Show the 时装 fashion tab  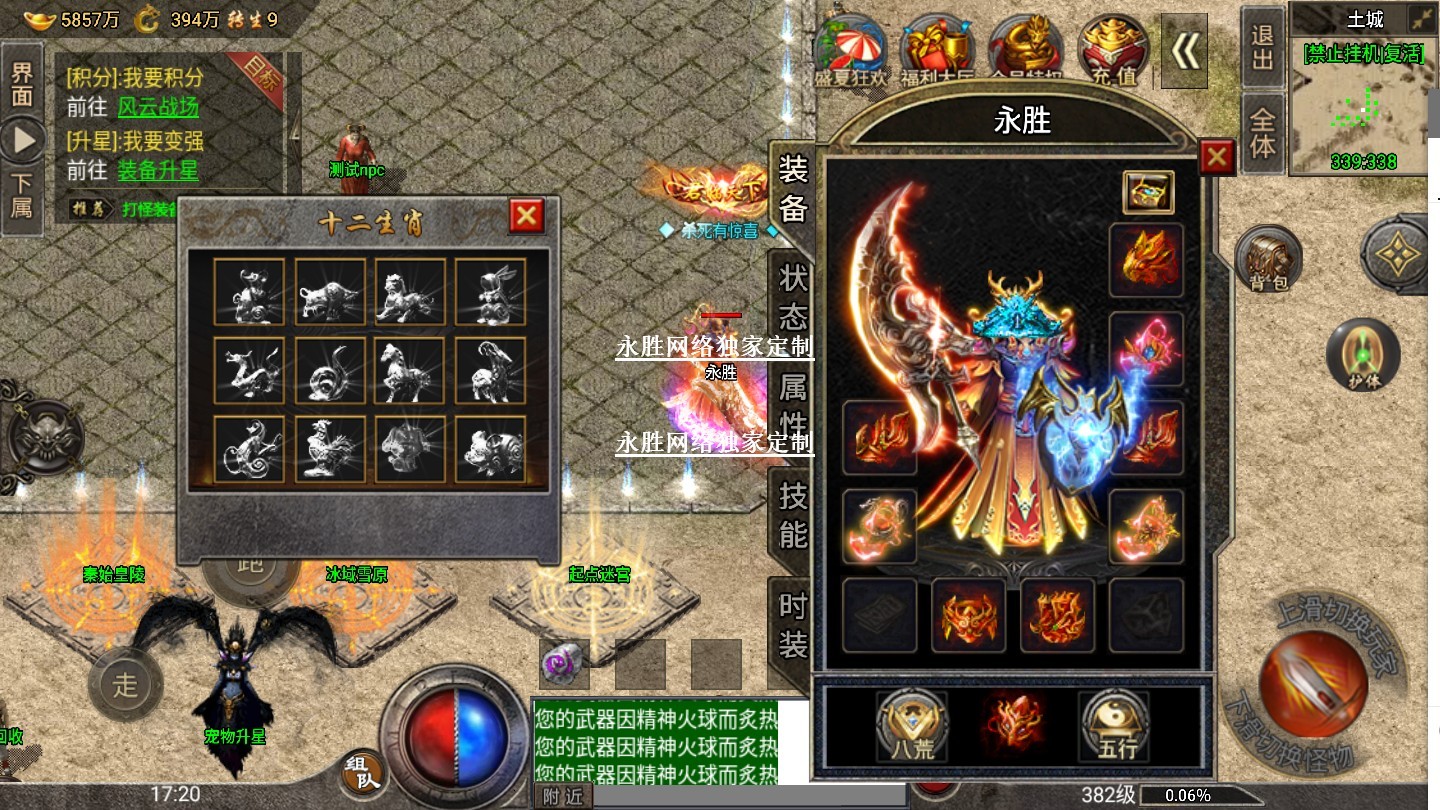click(792, 625)
